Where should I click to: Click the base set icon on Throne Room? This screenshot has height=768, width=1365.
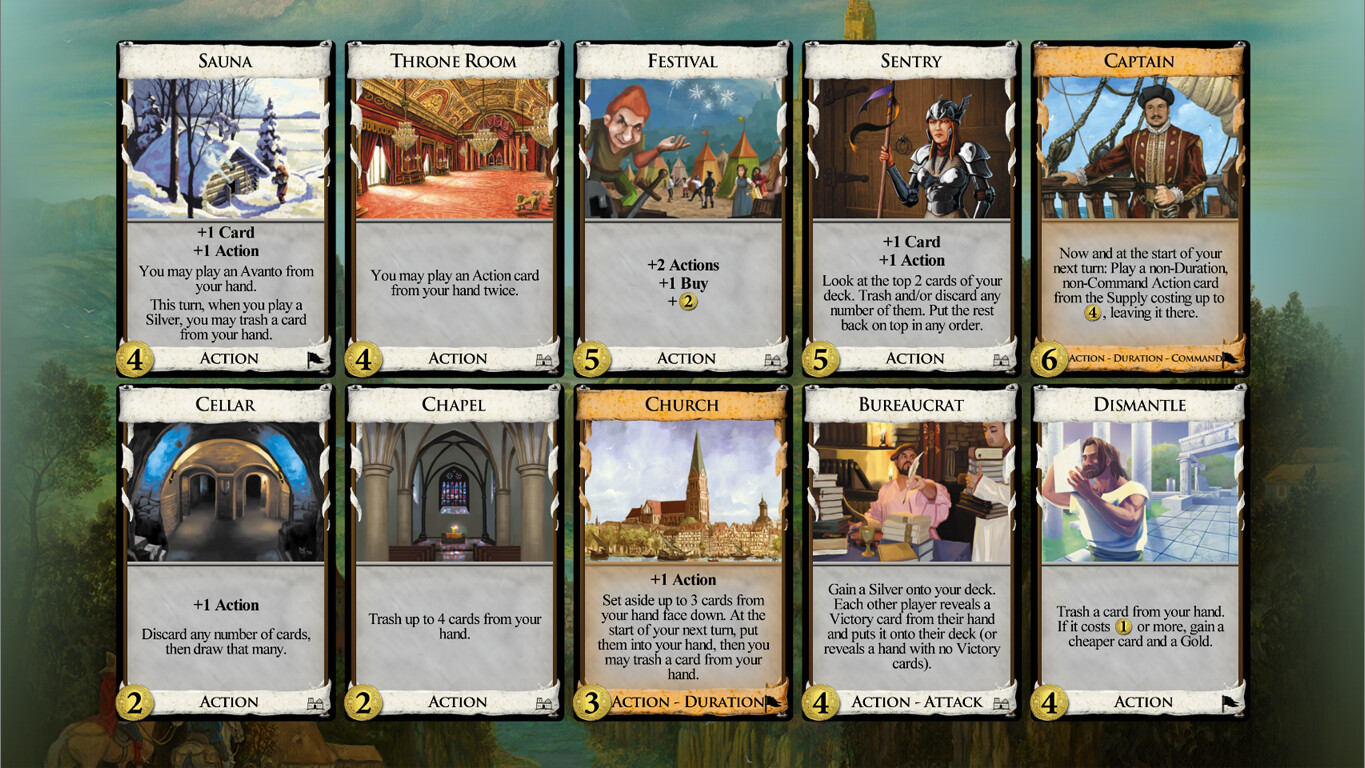click(x=543, y=358)
